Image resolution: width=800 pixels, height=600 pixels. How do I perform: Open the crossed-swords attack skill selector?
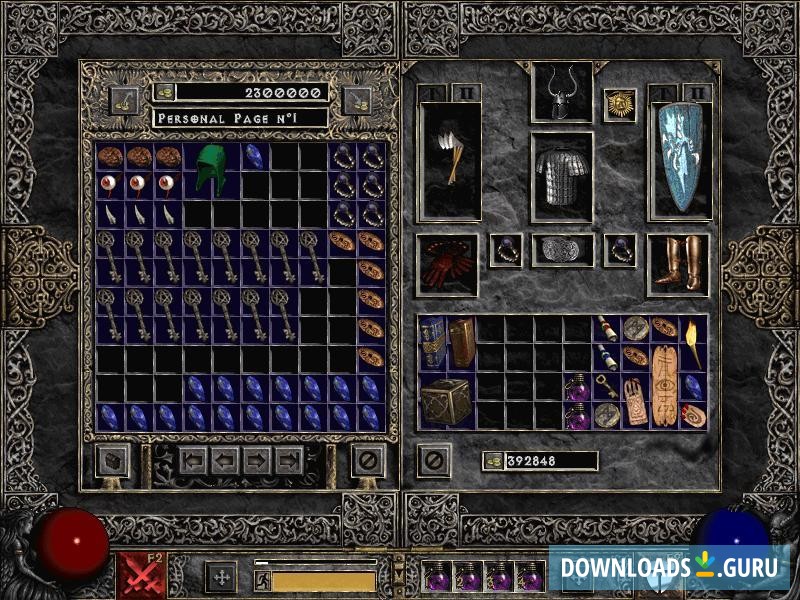136,575
